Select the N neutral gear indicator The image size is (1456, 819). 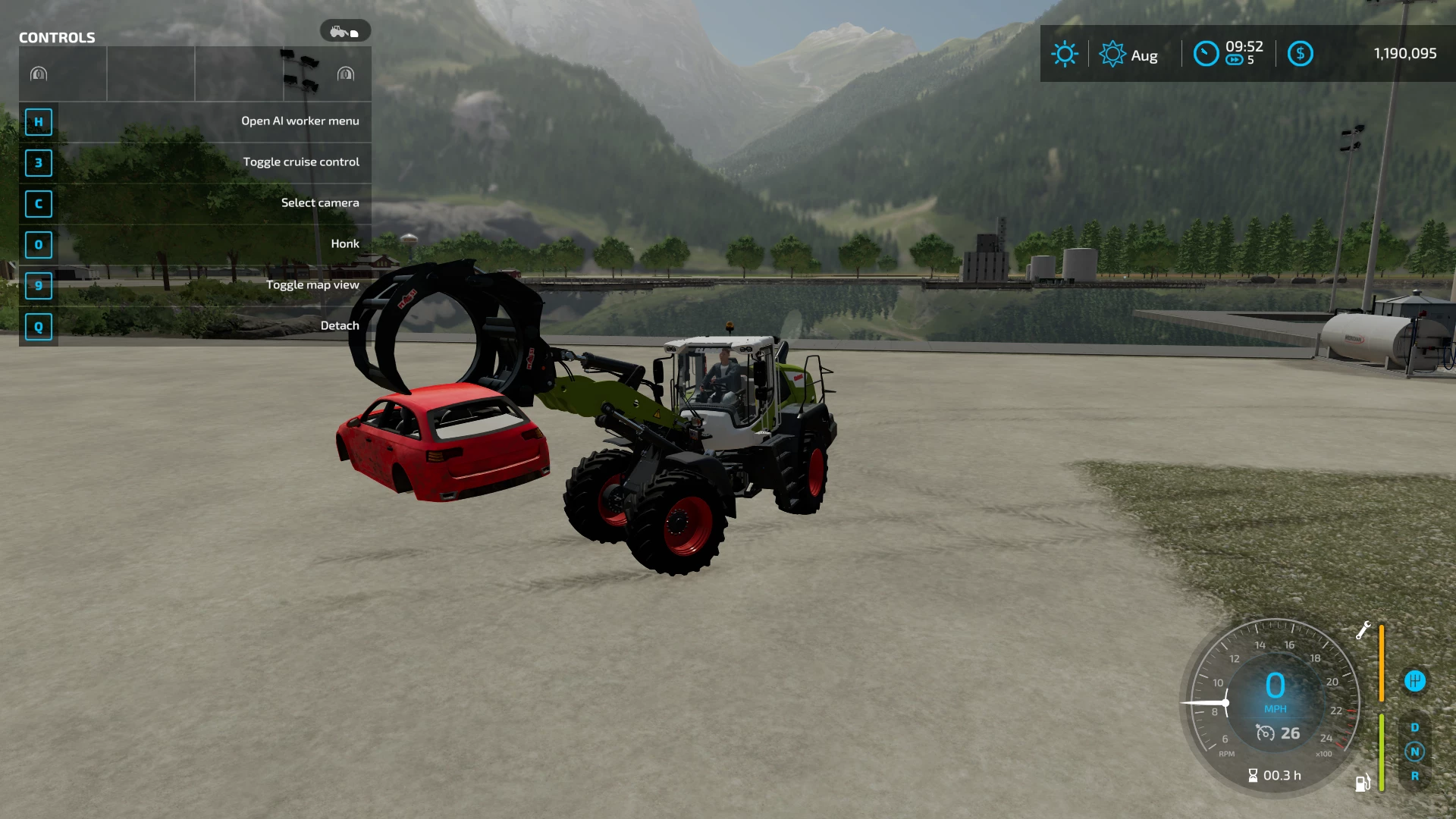click(x=1414, y=752)
